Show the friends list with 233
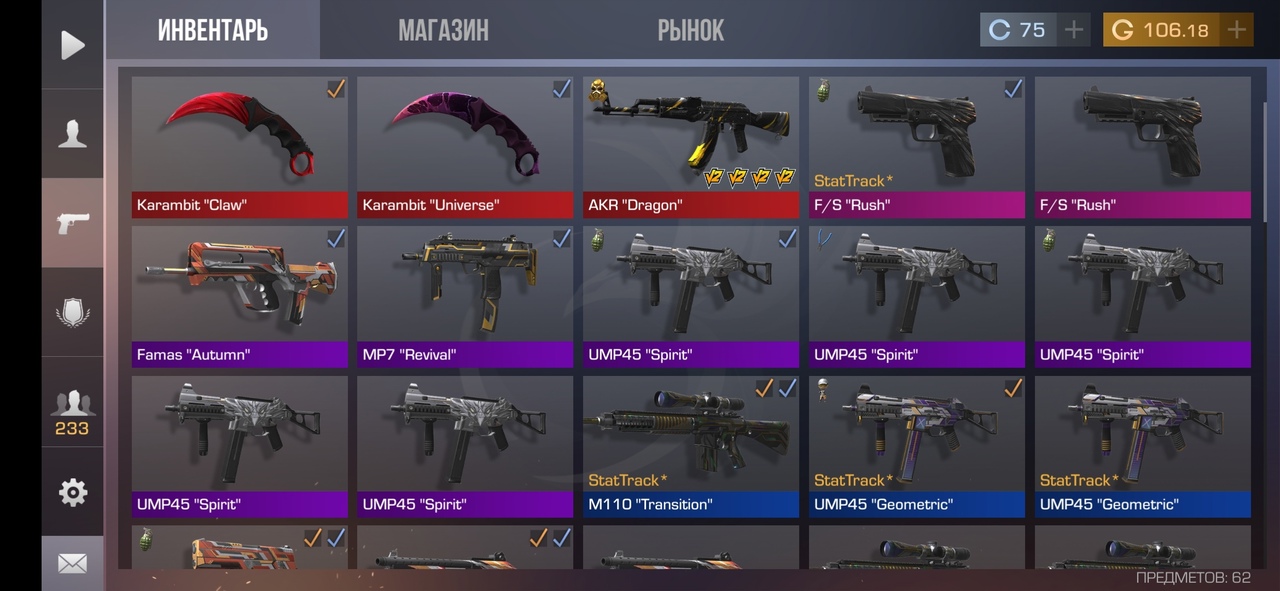1280x591 pixels. tap(72, 411)
